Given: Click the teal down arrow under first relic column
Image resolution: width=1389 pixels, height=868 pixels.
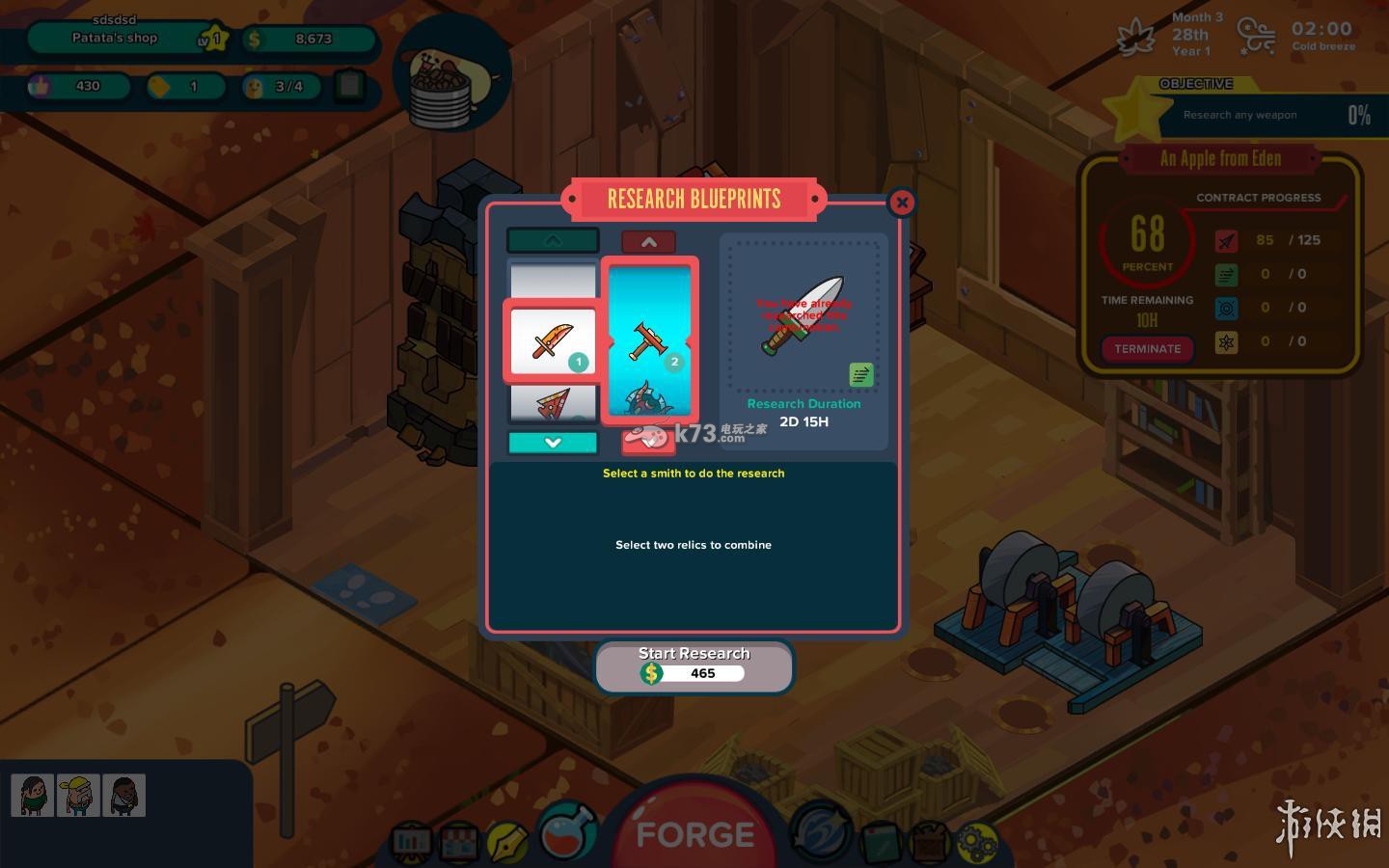Looking at the screenshot, I should point(553,443).
